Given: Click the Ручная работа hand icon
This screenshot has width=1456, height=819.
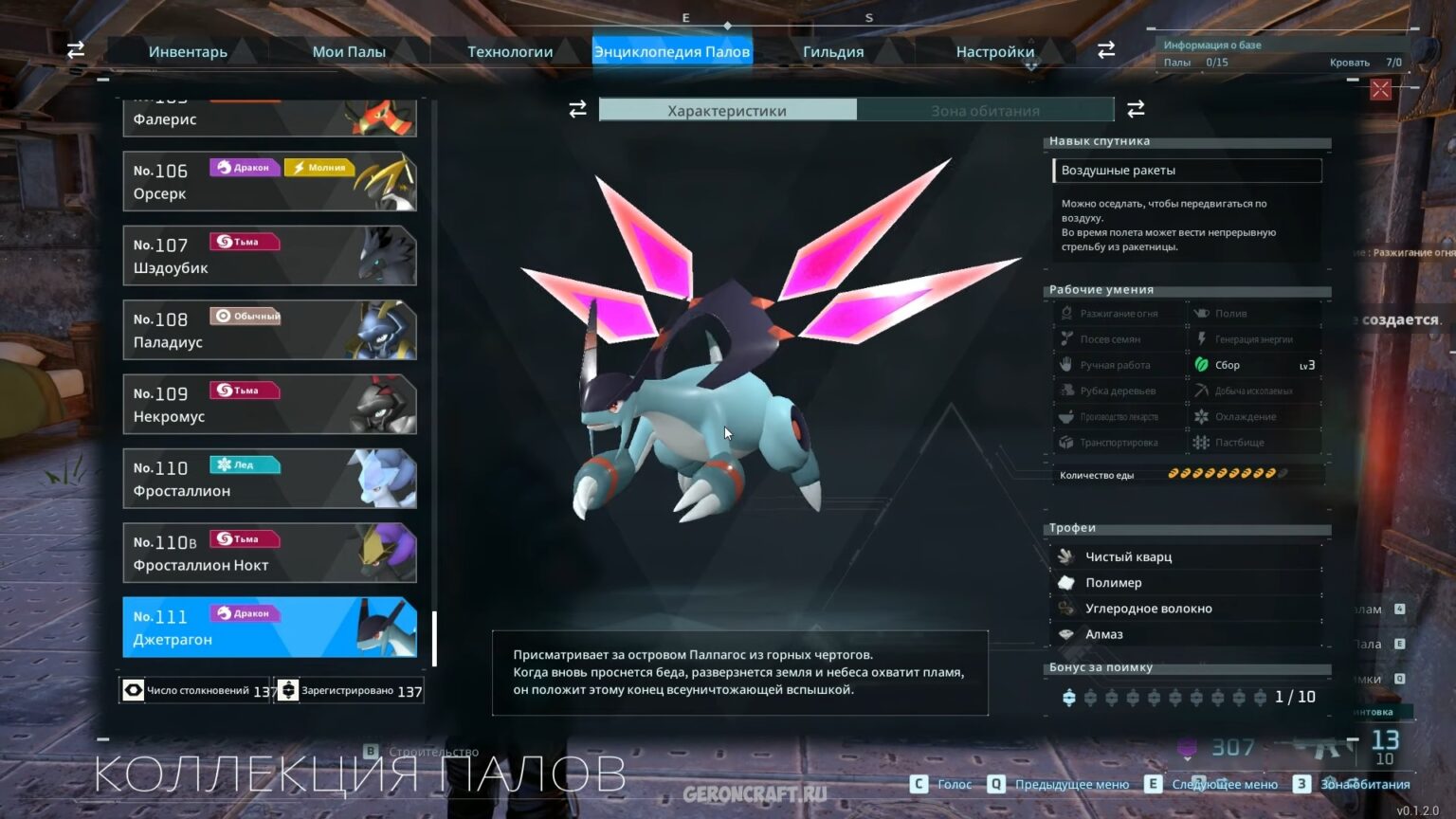Looking at the screenshot, I should [1067, 364].
